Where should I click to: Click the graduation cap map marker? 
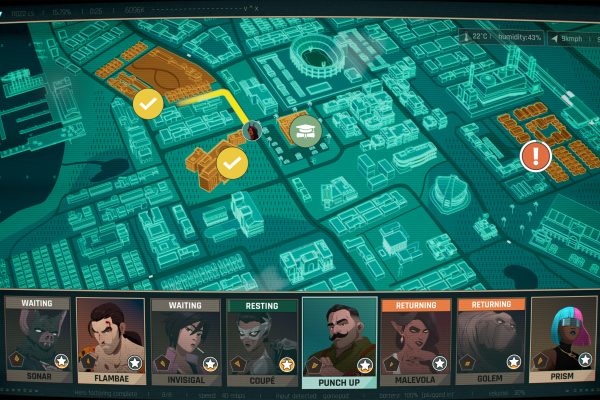tap(304, 129)
